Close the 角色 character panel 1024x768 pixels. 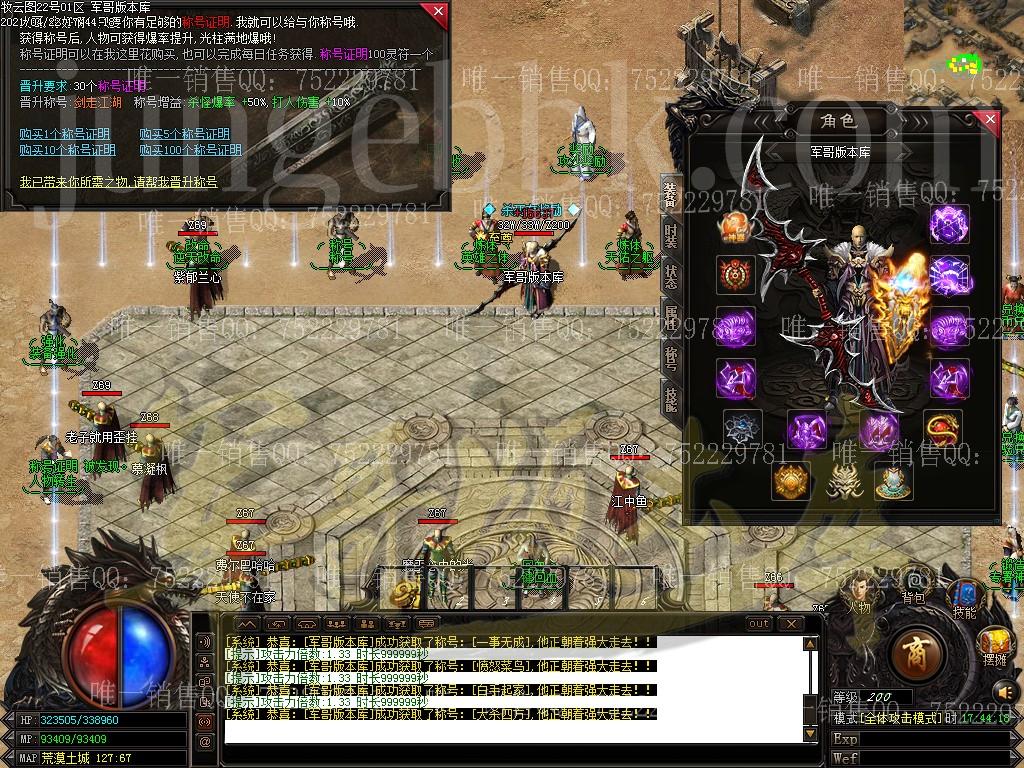[989, 120]
